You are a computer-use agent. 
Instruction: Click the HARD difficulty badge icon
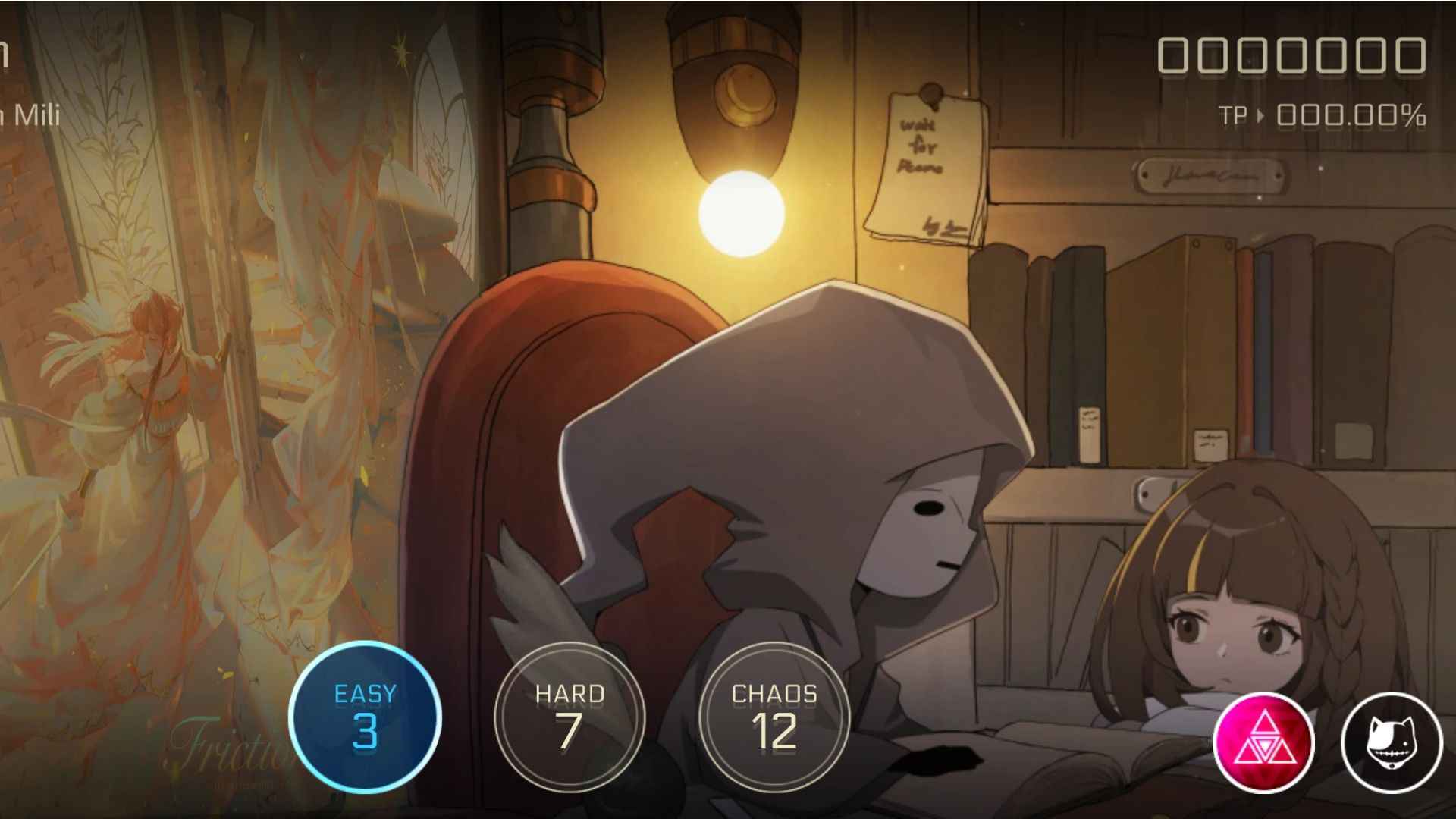(x=570, y=715)
